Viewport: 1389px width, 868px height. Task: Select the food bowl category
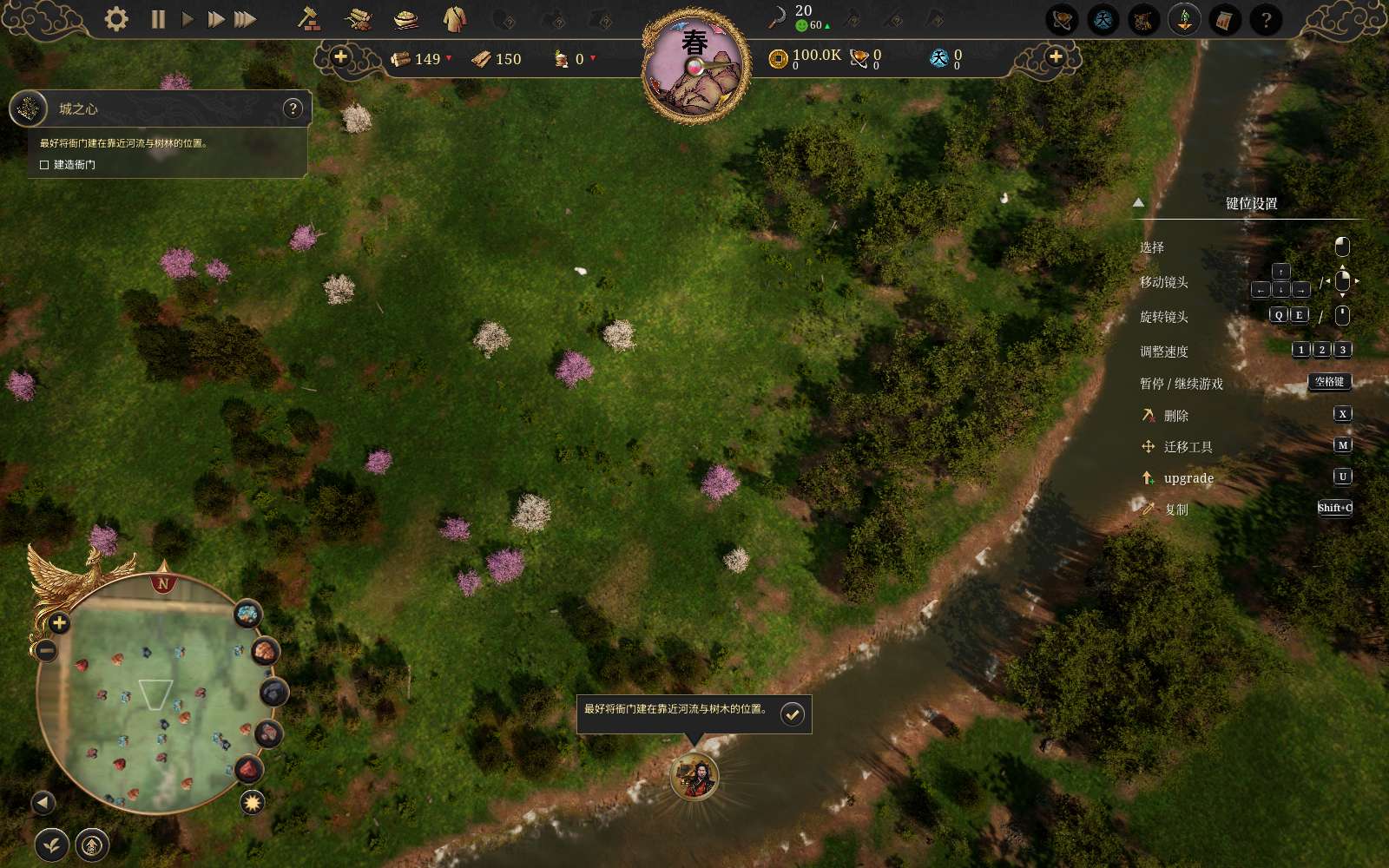coord(405,19)
